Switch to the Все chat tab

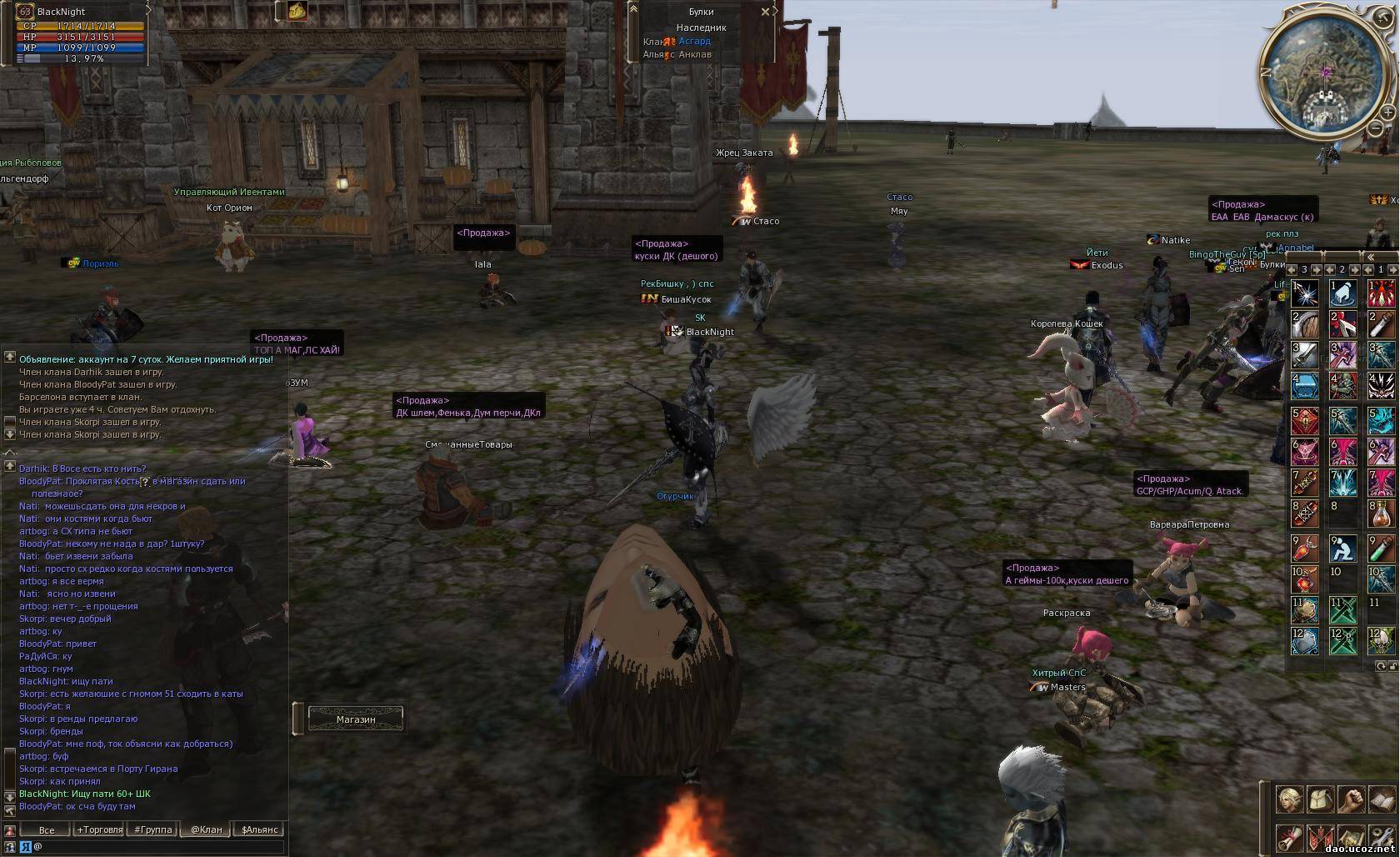click(47, 829)
